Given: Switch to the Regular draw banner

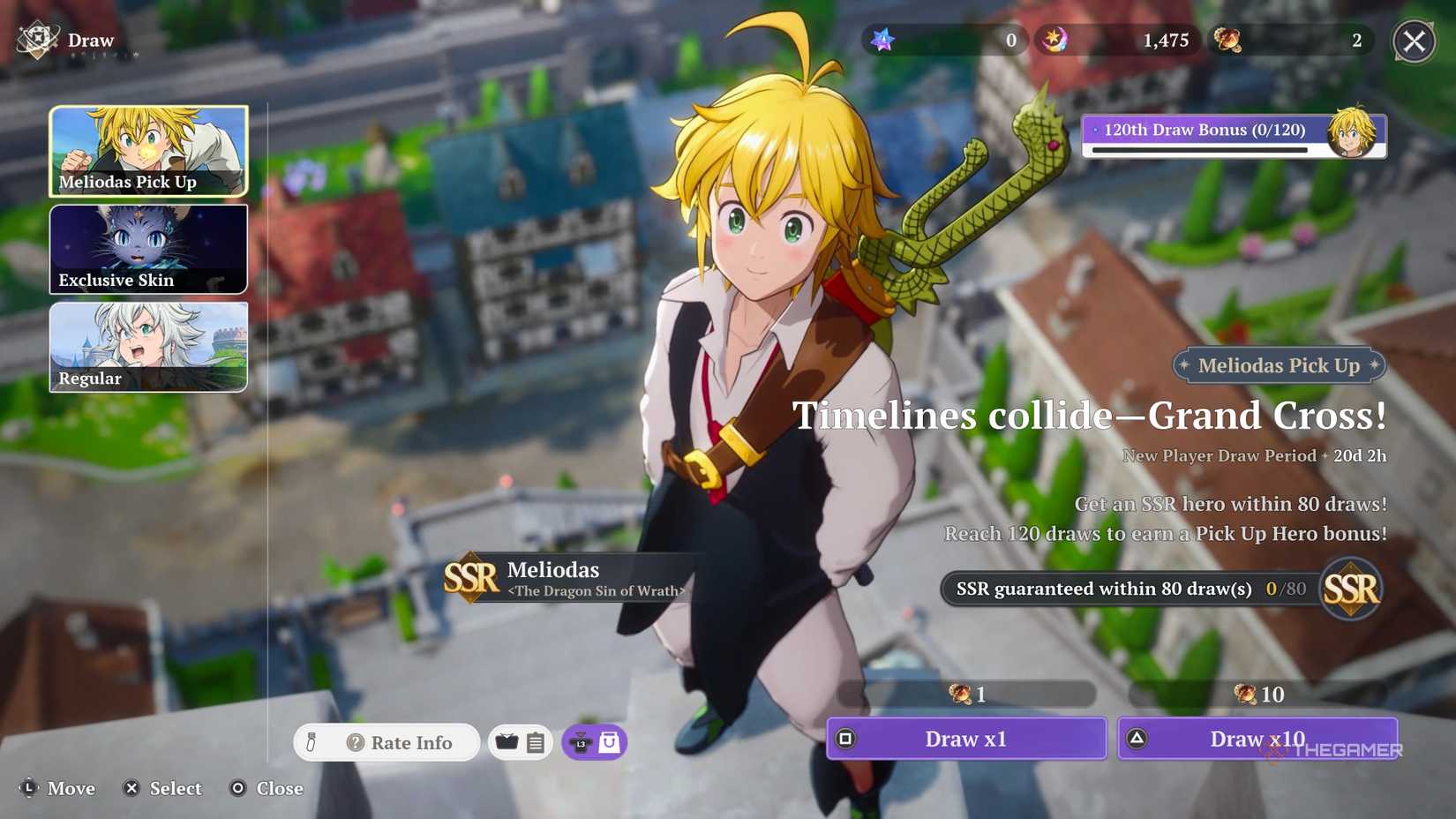Looking at the screenshot, I should (148, 347).
